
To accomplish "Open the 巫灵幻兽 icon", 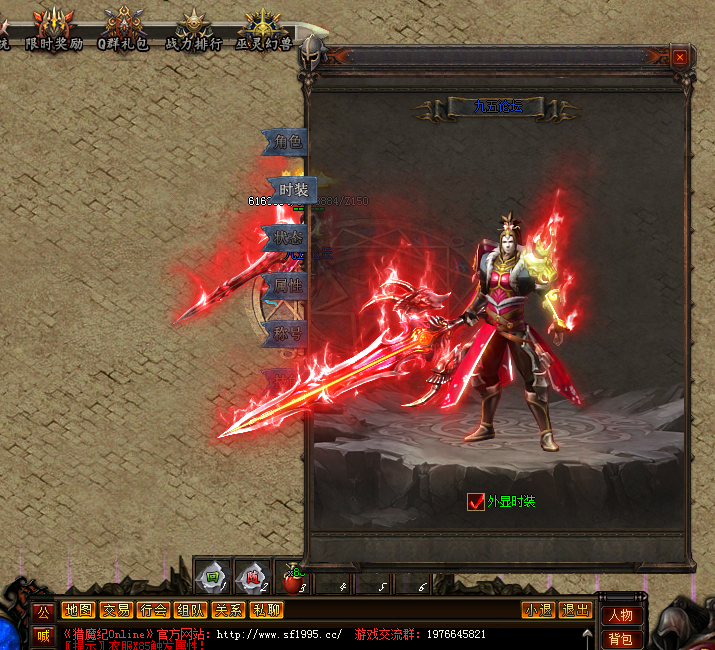I will (x=263, y=29).
